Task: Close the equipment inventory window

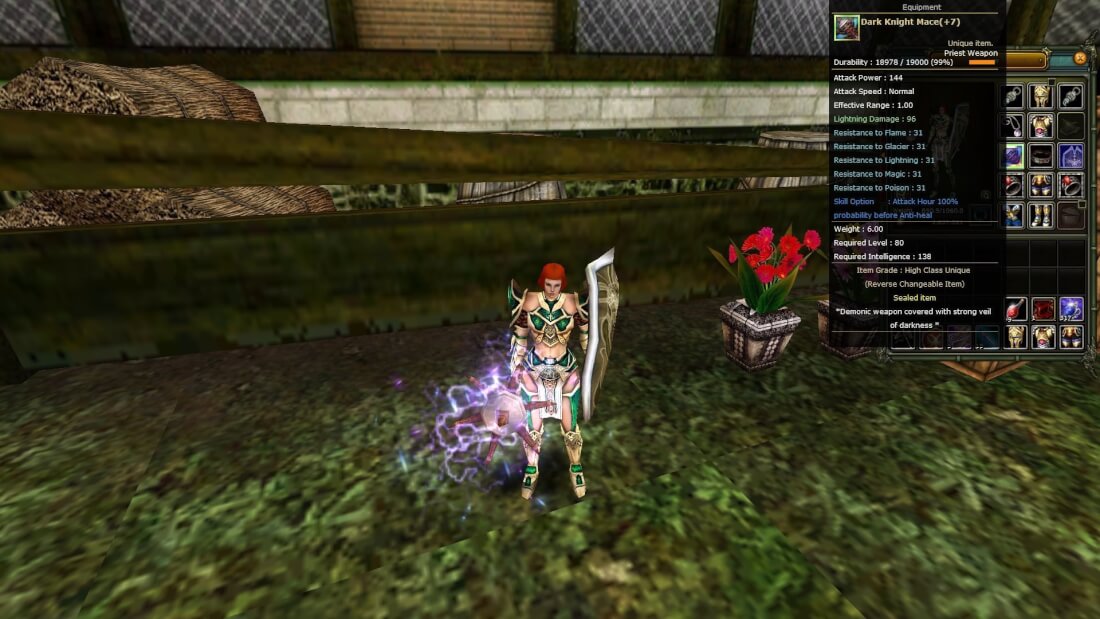Action: (x=1080, y=59)
